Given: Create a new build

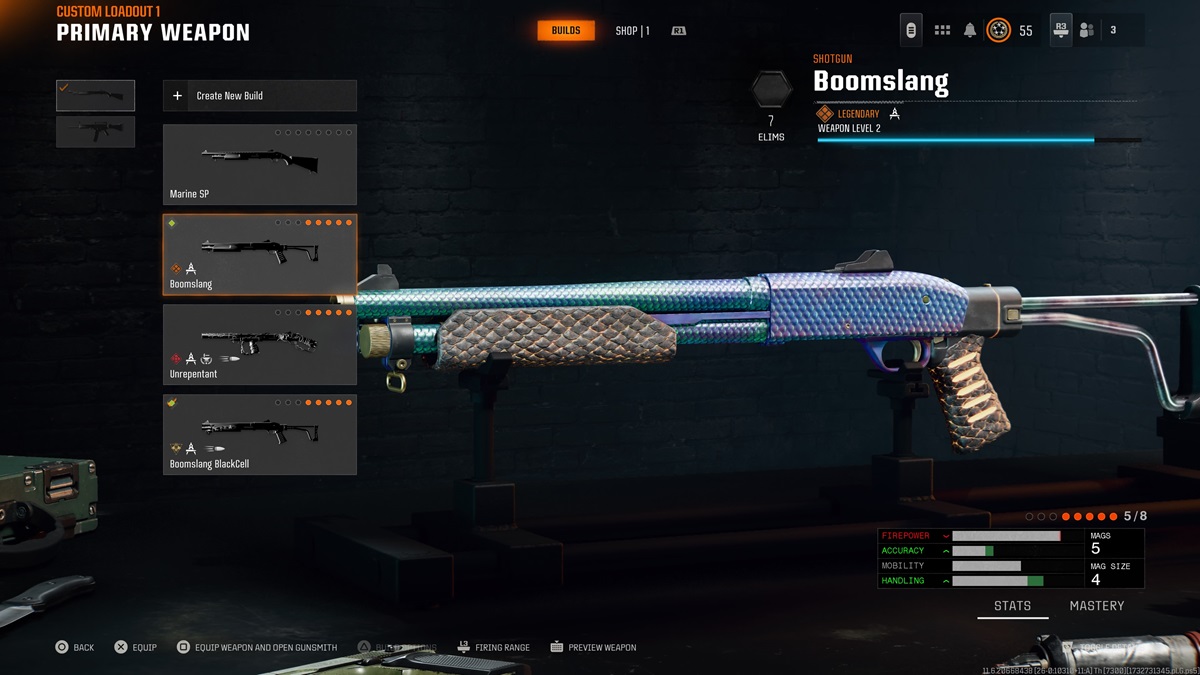Looking at the screenshot, I should [259, 96].
